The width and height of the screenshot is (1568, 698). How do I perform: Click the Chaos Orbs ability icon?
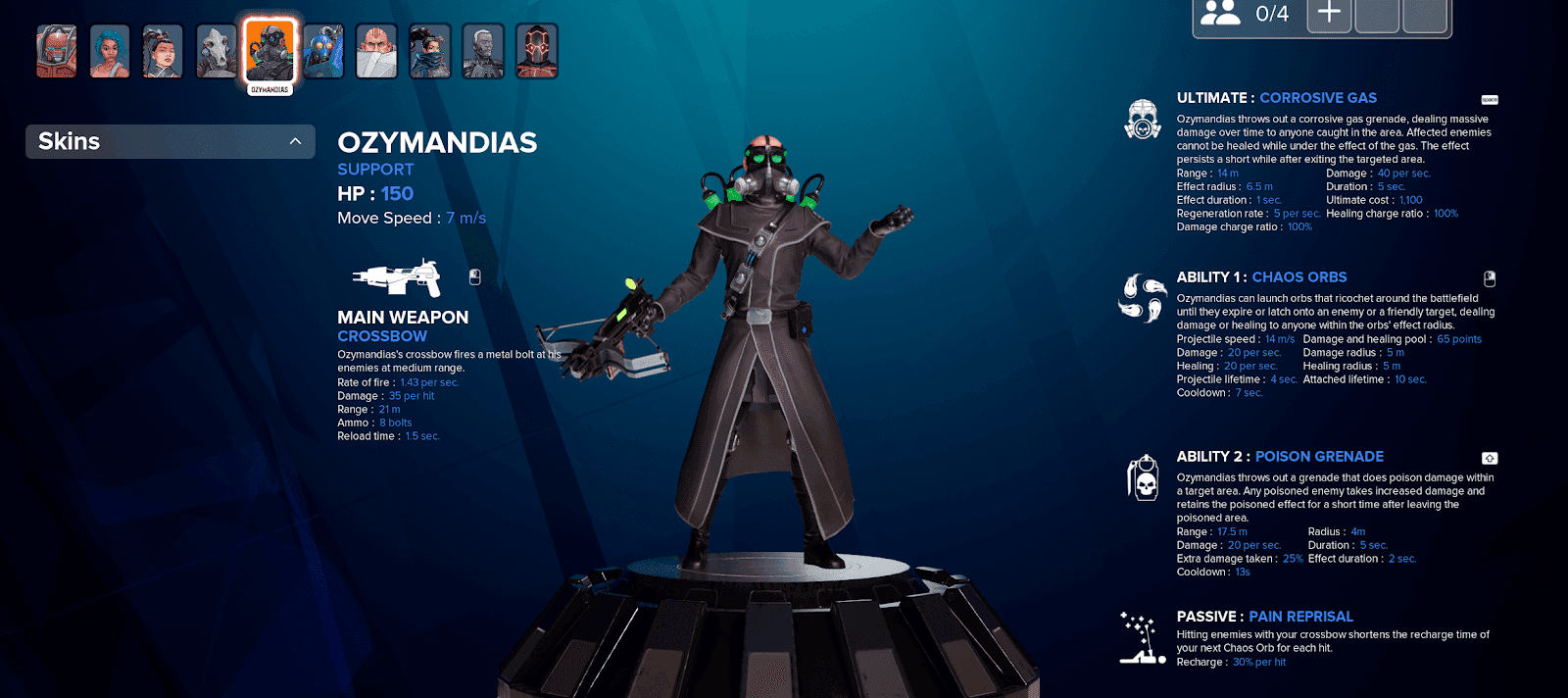pyautogui.click(x=1143, y=298)
